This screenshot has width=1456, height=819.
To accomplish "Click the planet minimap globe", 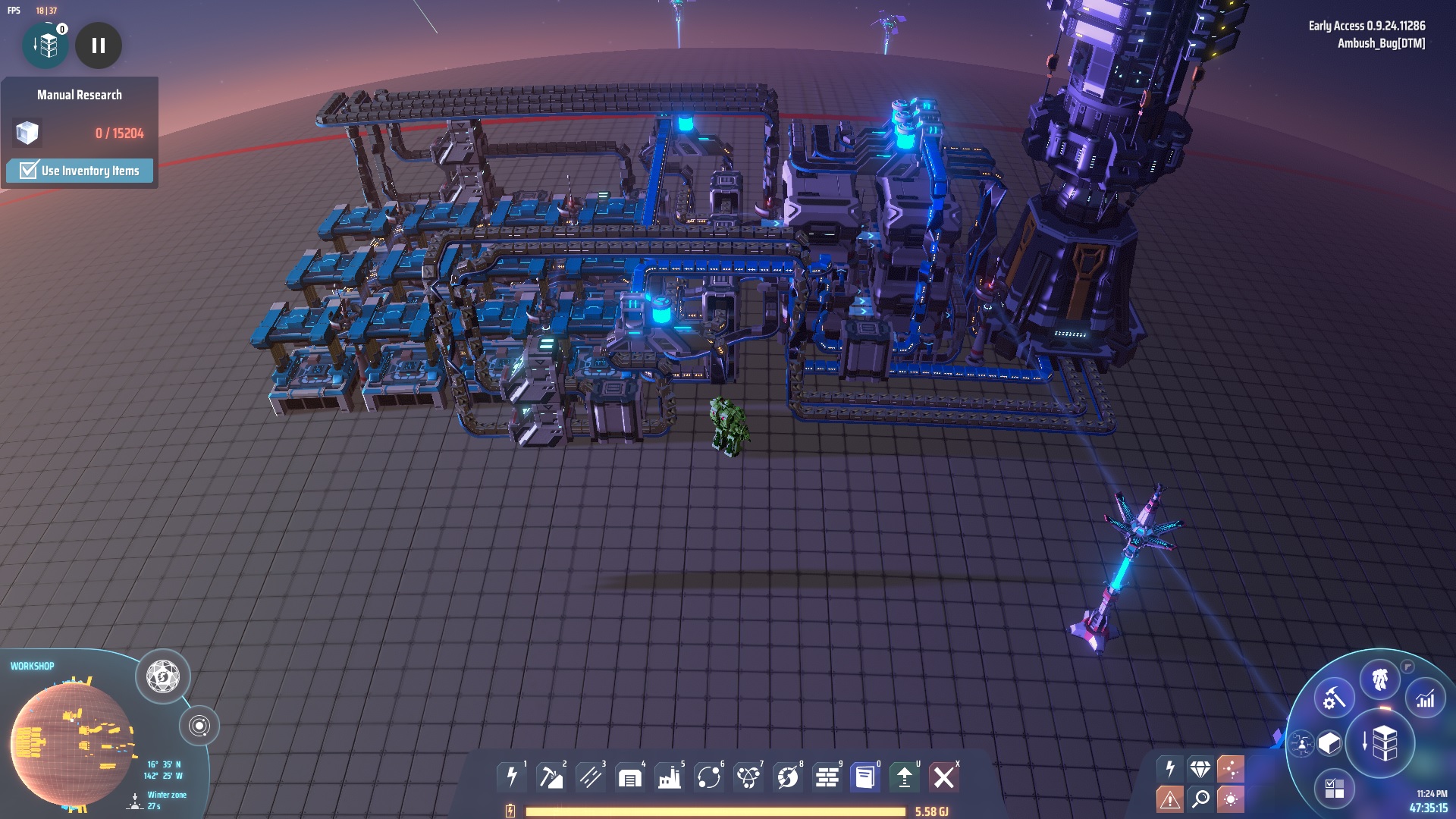I will point(72,743).
